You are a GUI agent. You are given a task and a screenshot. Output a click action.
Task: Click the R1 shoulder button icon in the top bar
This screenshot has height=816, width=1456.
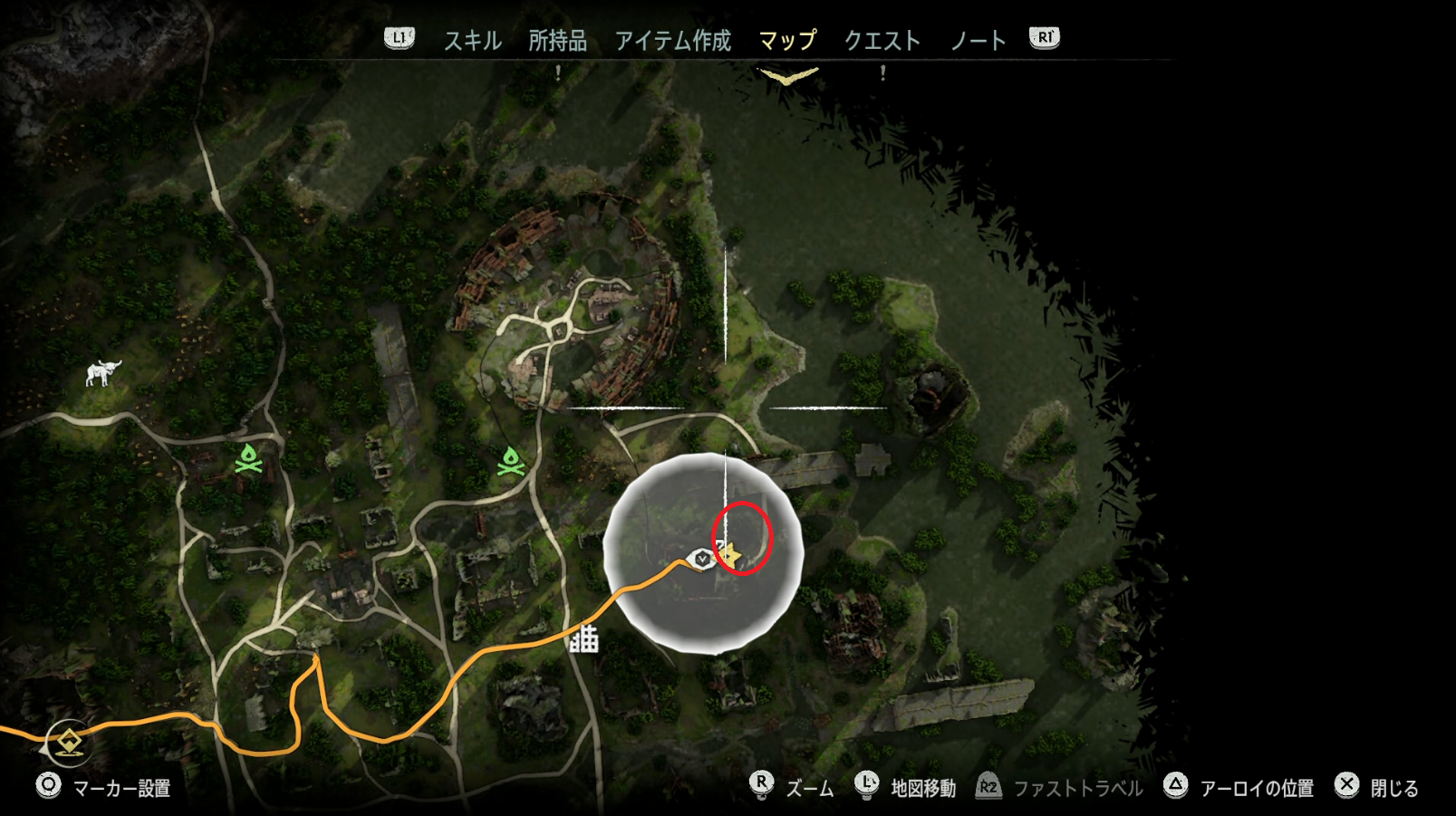pos(1042,38)
